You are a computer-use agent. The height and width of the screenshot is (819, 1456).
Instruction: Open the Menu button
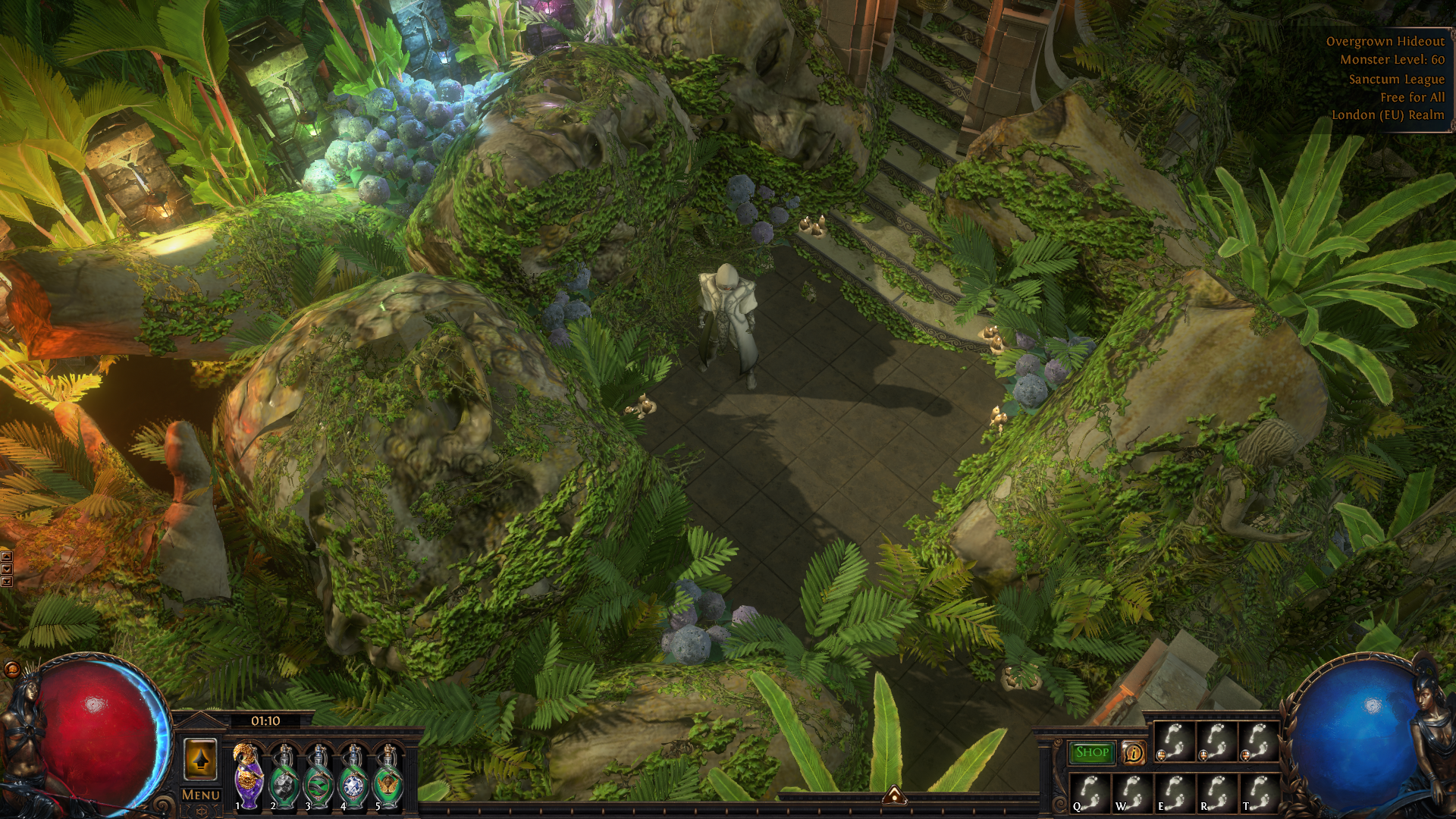tap(201, 795)
